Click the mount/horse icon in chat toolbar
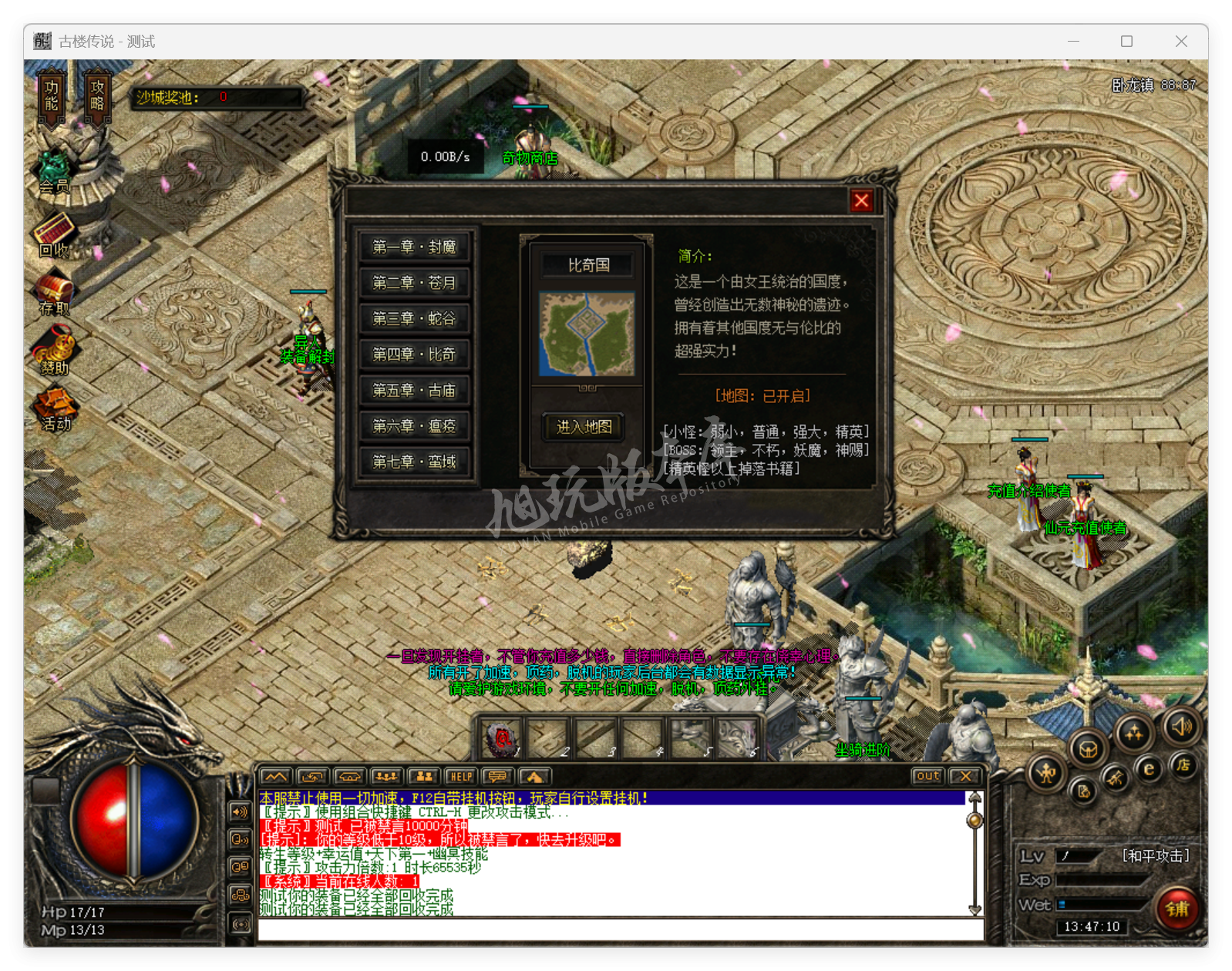Viewport: 1232px width, 971px height. click(x=349, y=777)
